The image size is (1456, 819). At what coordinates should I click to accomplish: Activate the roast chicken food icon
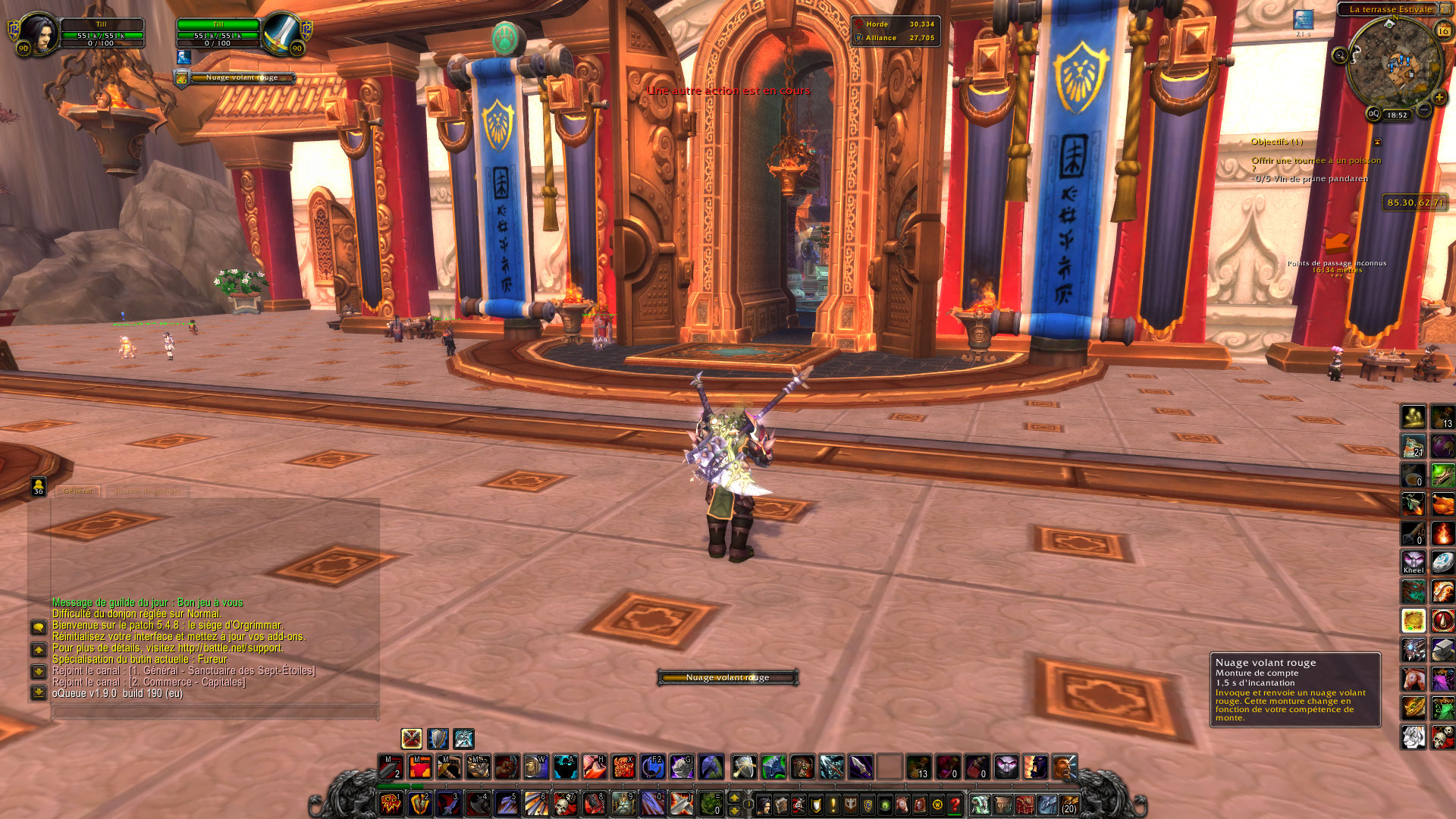1442,504
